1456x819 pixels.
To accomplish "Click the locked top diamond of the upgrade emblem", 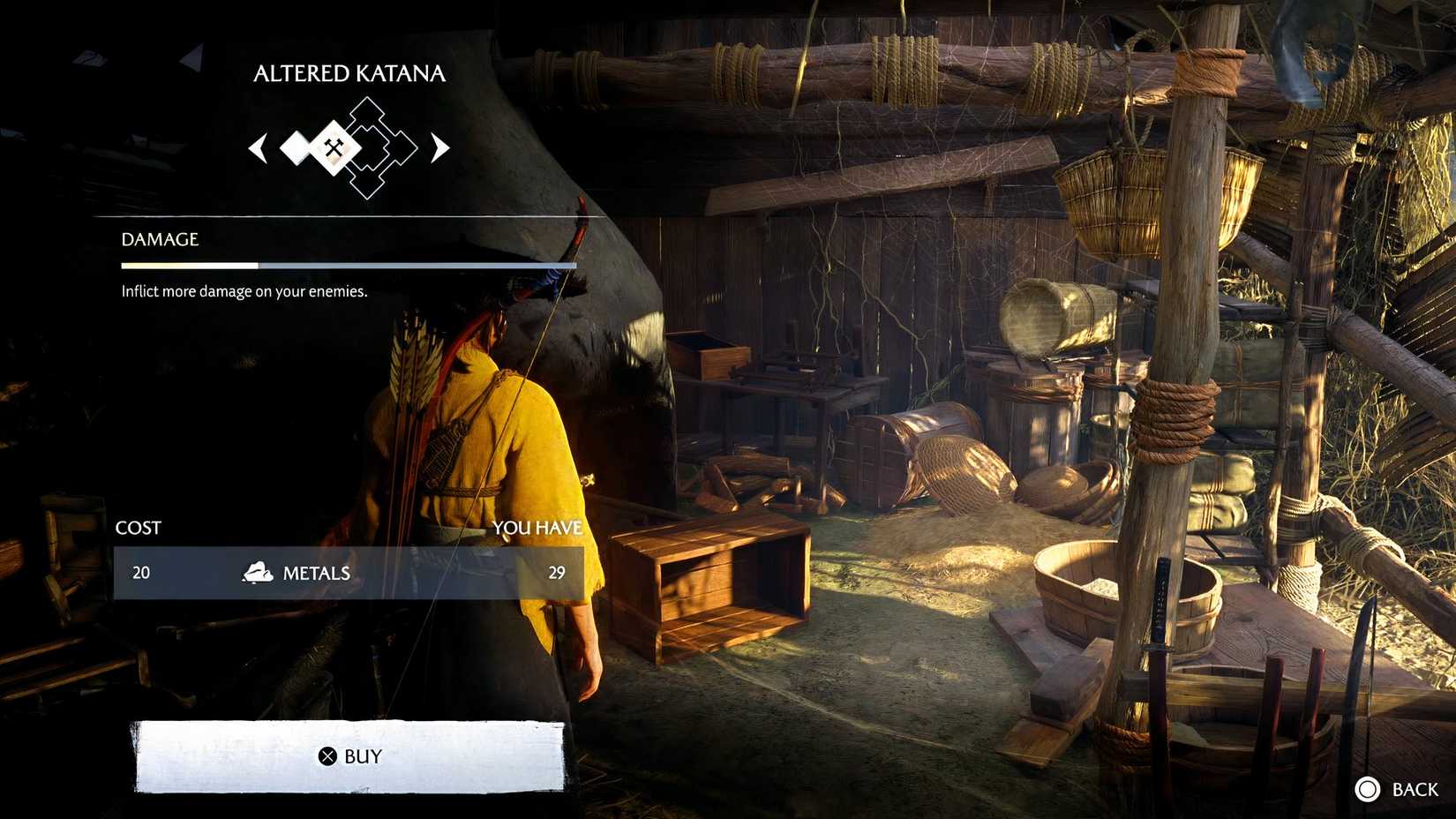I will 367,112.
